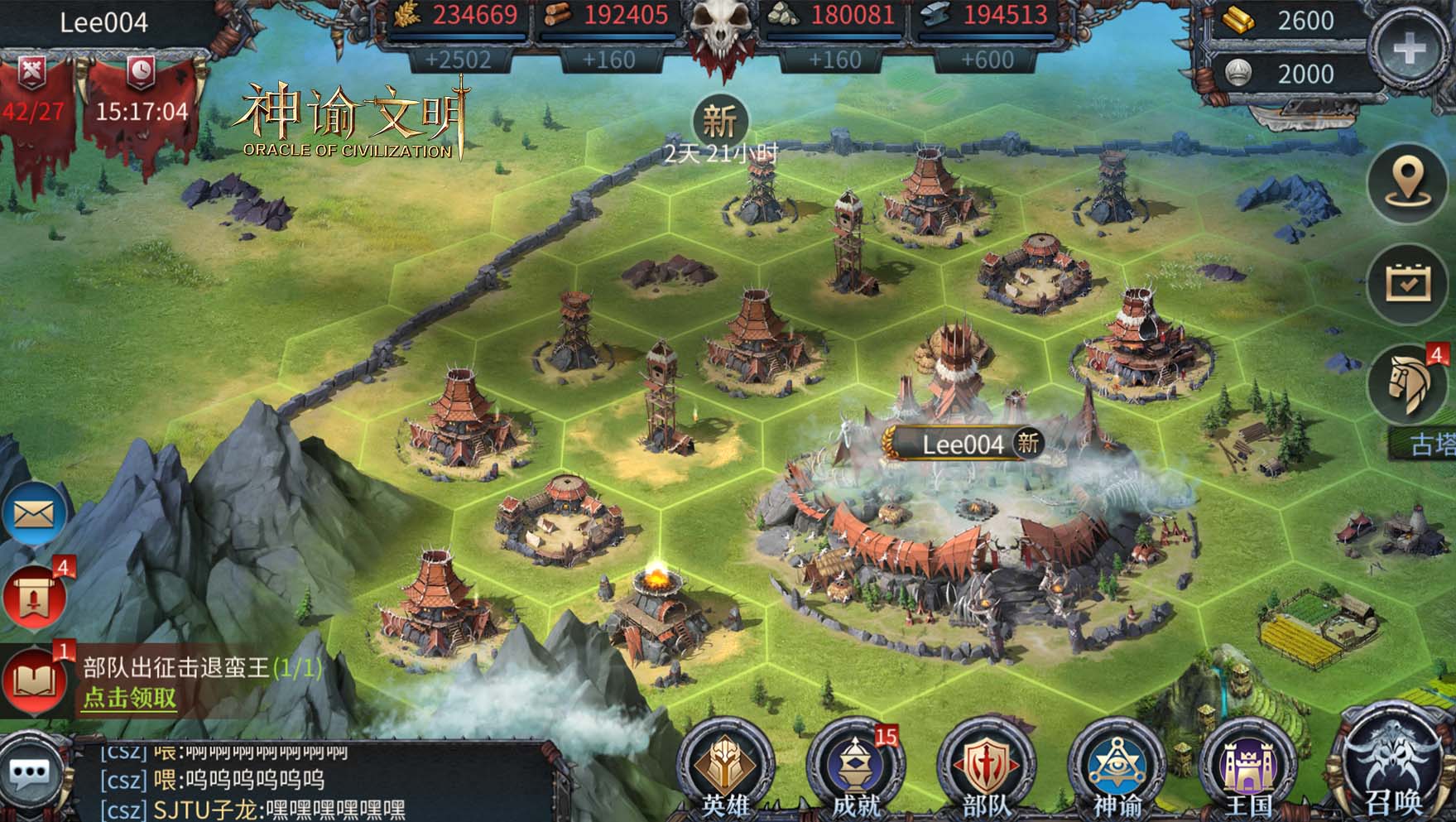
Task: Open the mail envelope inbox
Action: pyautogui.click(x=34, y=515)
